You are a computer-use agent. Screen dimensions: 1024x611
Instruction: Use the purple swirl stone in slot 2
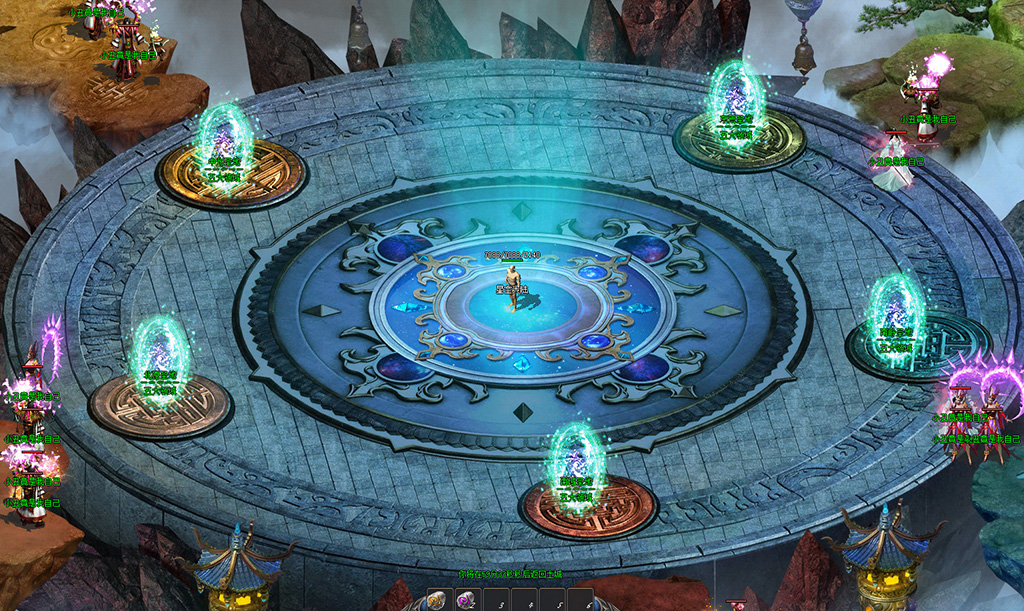(x=467, y=601)
